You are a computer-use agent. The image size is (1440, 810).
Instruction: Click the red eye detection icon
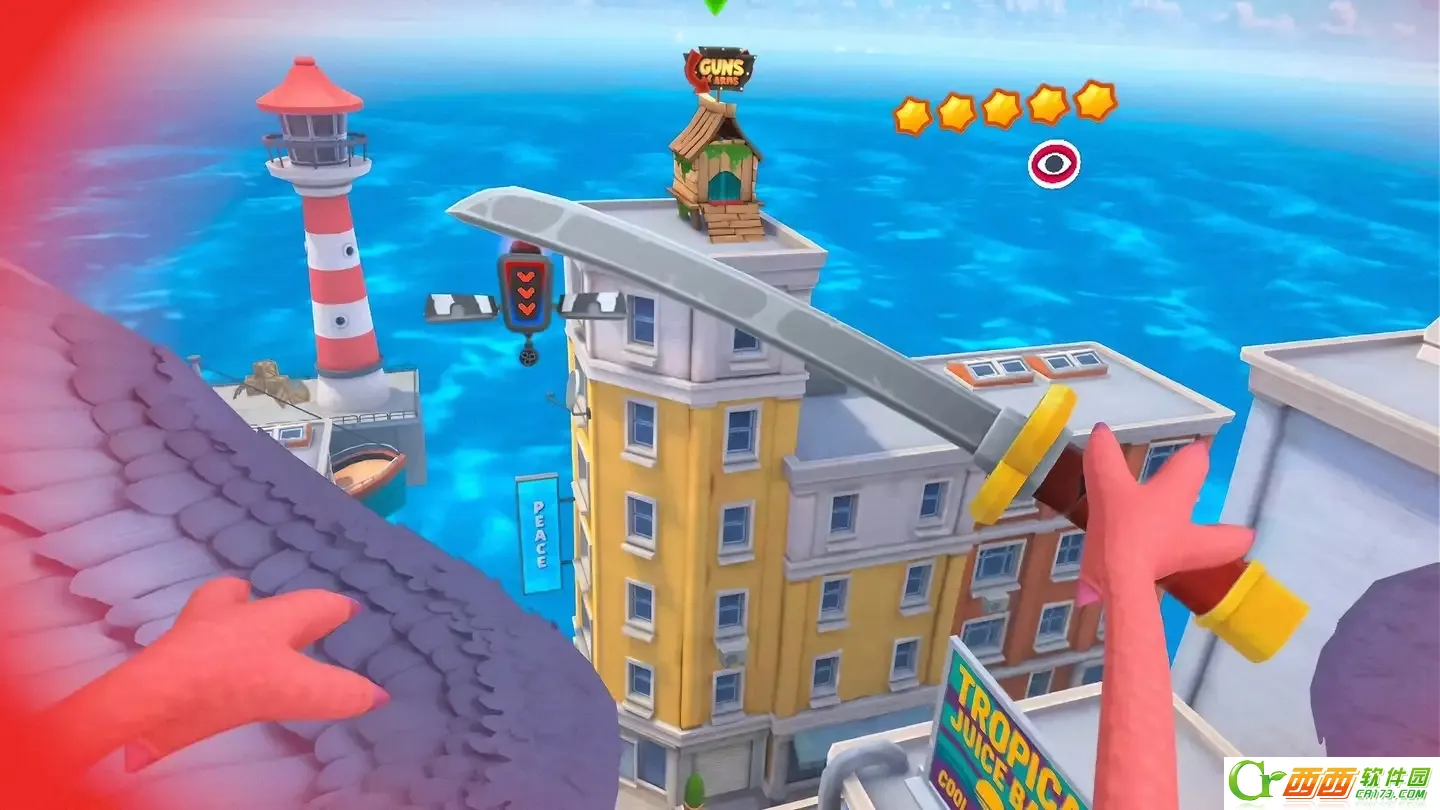tap(1054, 163)
